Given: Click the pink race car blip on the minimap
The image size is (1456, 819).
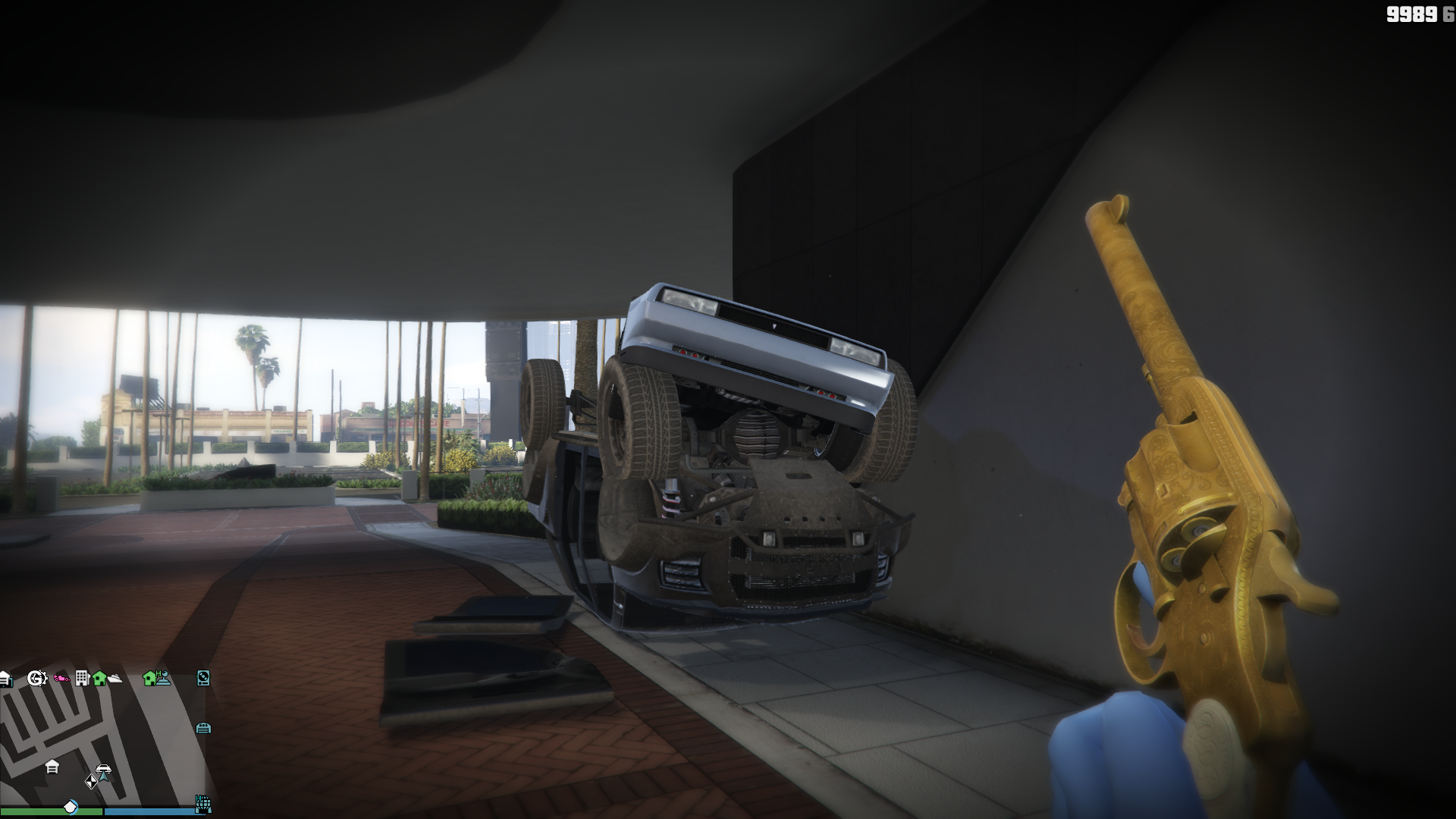Looking at the screenshot, I should pos(62,679).
